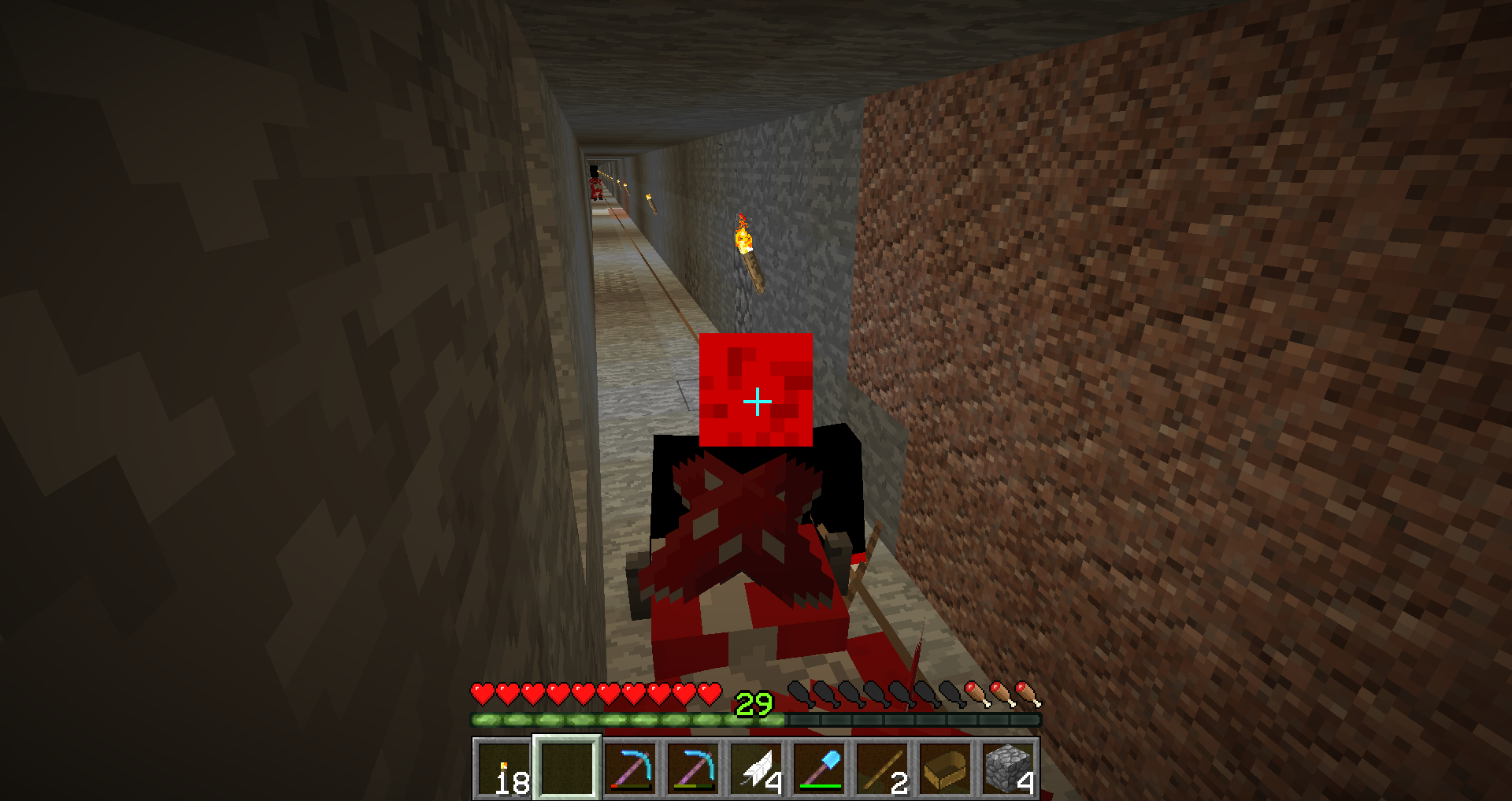This screenshot has height=801, width=1512.
Task: Select the torch stack of 18
Action: coord(504,769)
